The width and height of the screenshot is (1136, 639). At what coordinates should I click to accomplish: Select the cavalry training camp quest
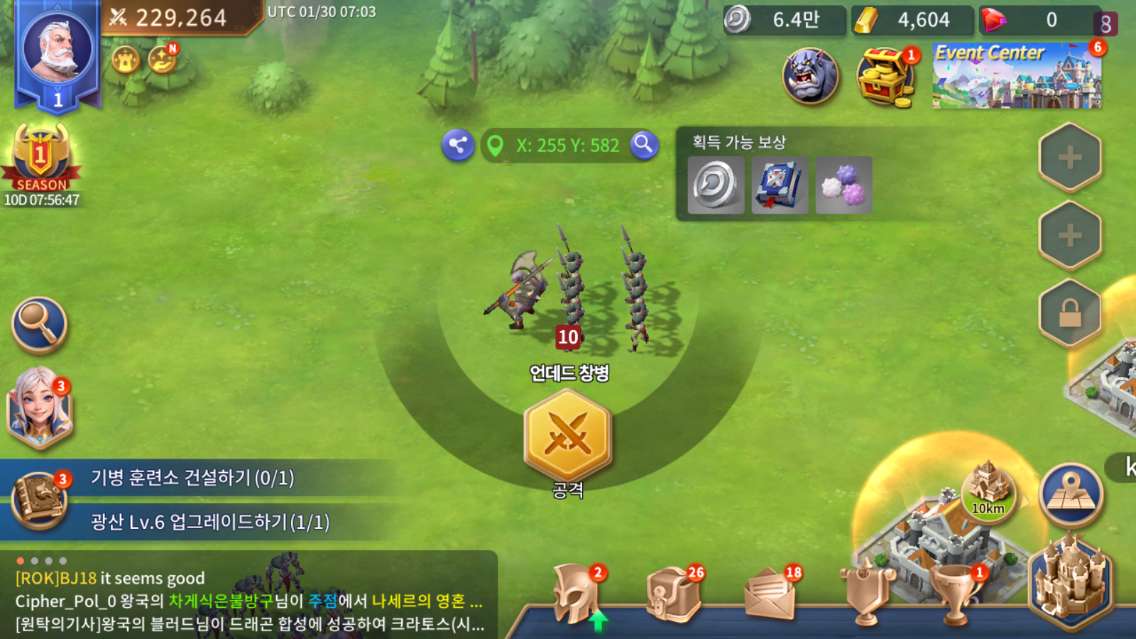pyautogui.click(x=192, y=477)
